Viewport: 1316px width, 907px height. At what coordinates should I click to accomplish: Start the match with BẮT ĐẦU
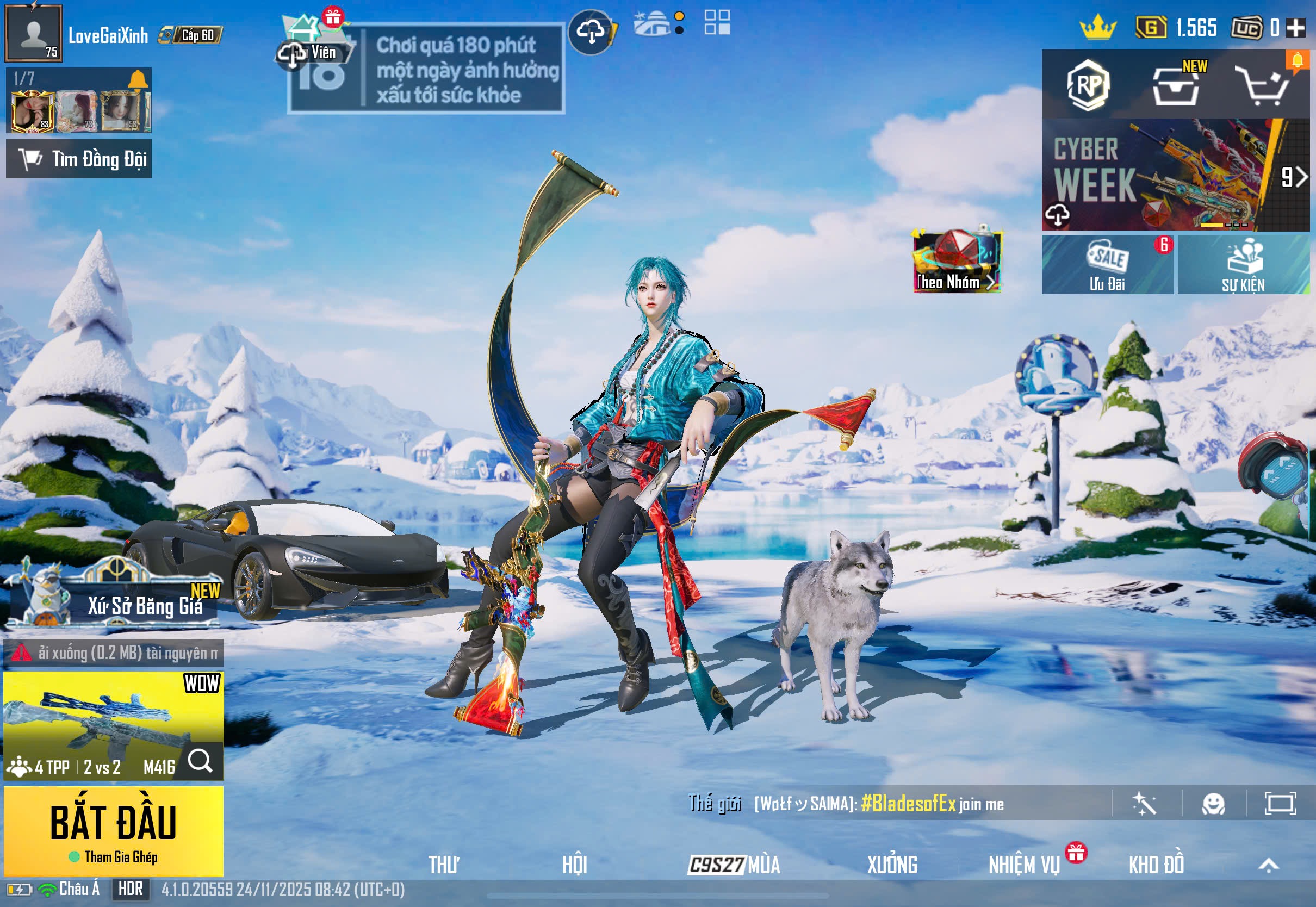pyautogui.click(x=113, y=829)
